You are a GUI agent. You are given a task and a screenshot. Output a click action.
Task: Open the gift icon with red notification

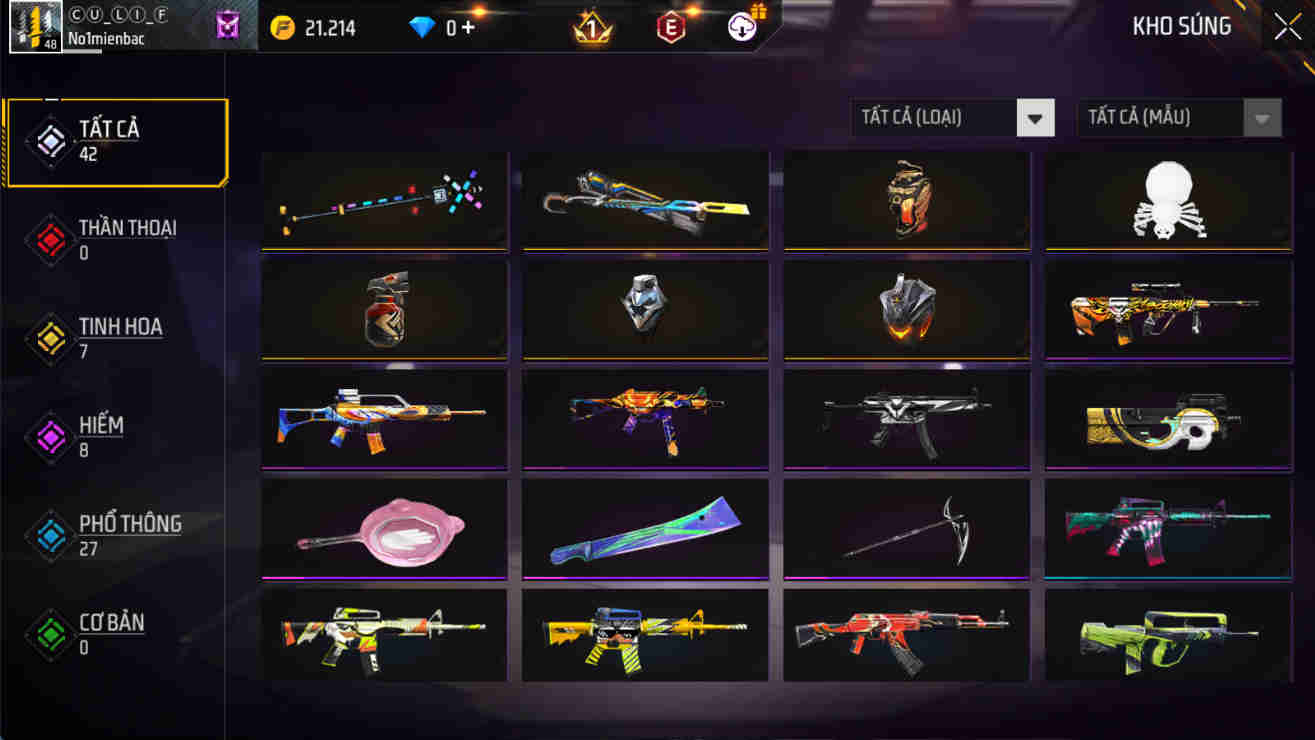(x=741, y=27)
